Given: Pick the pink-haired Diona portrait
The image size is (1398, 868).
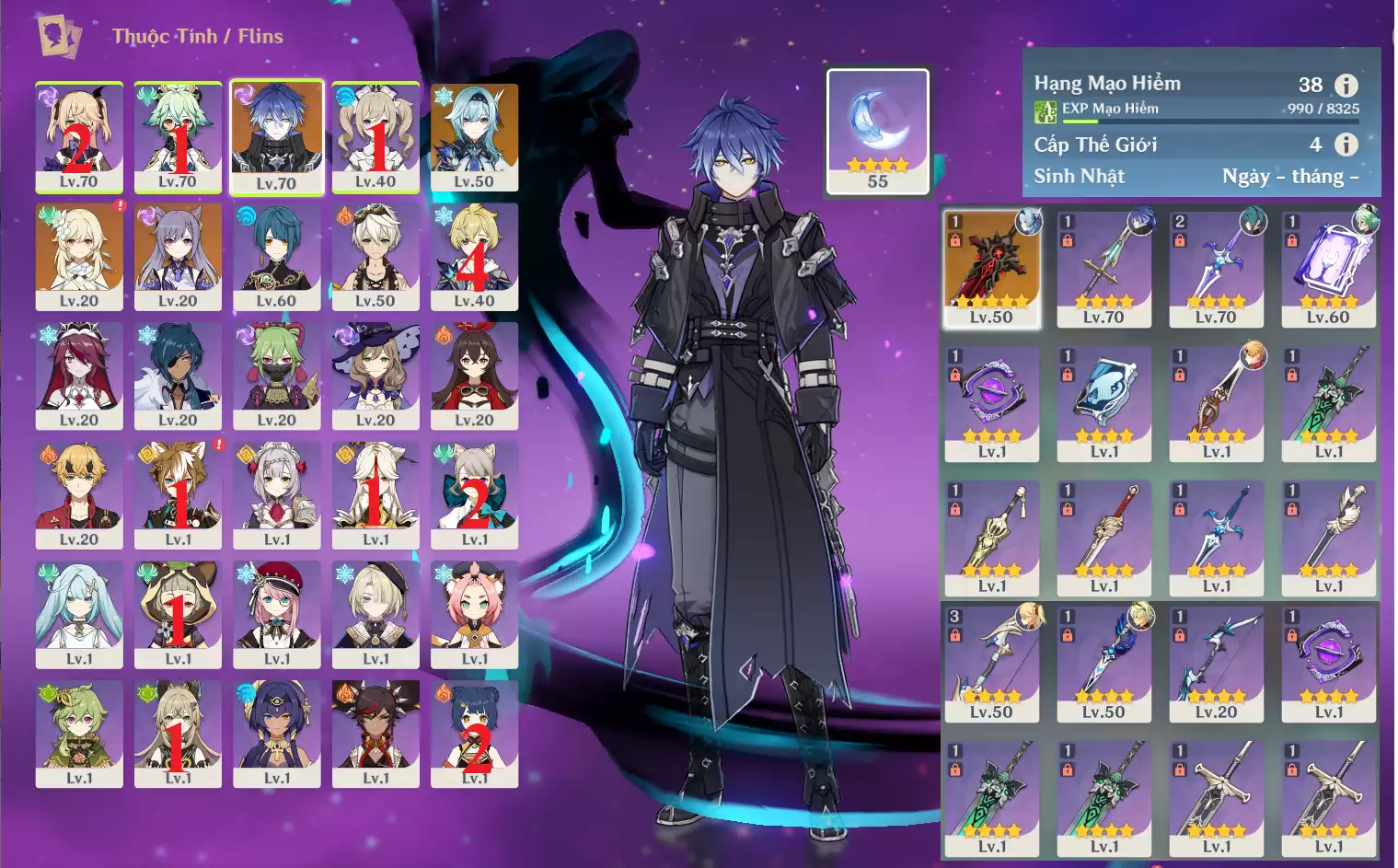Looking at the screenshot, I should point(474,613).
